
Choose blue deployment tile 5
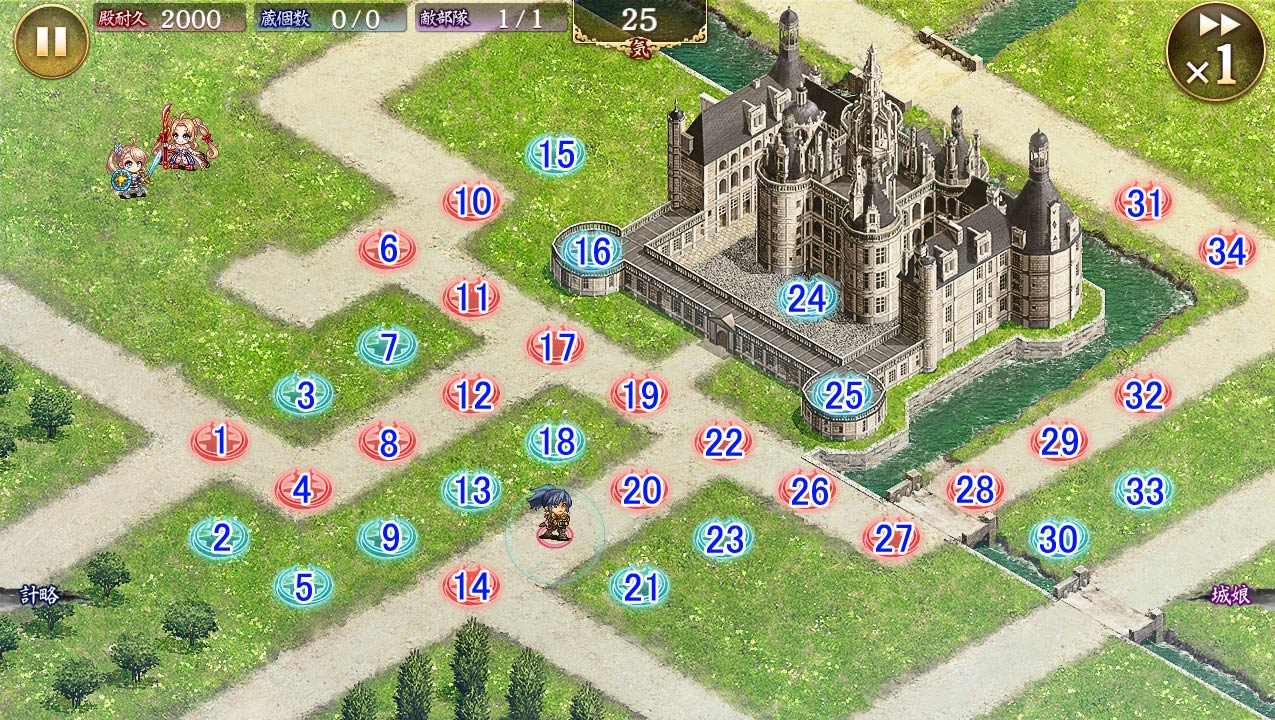[x=304, y=587]
